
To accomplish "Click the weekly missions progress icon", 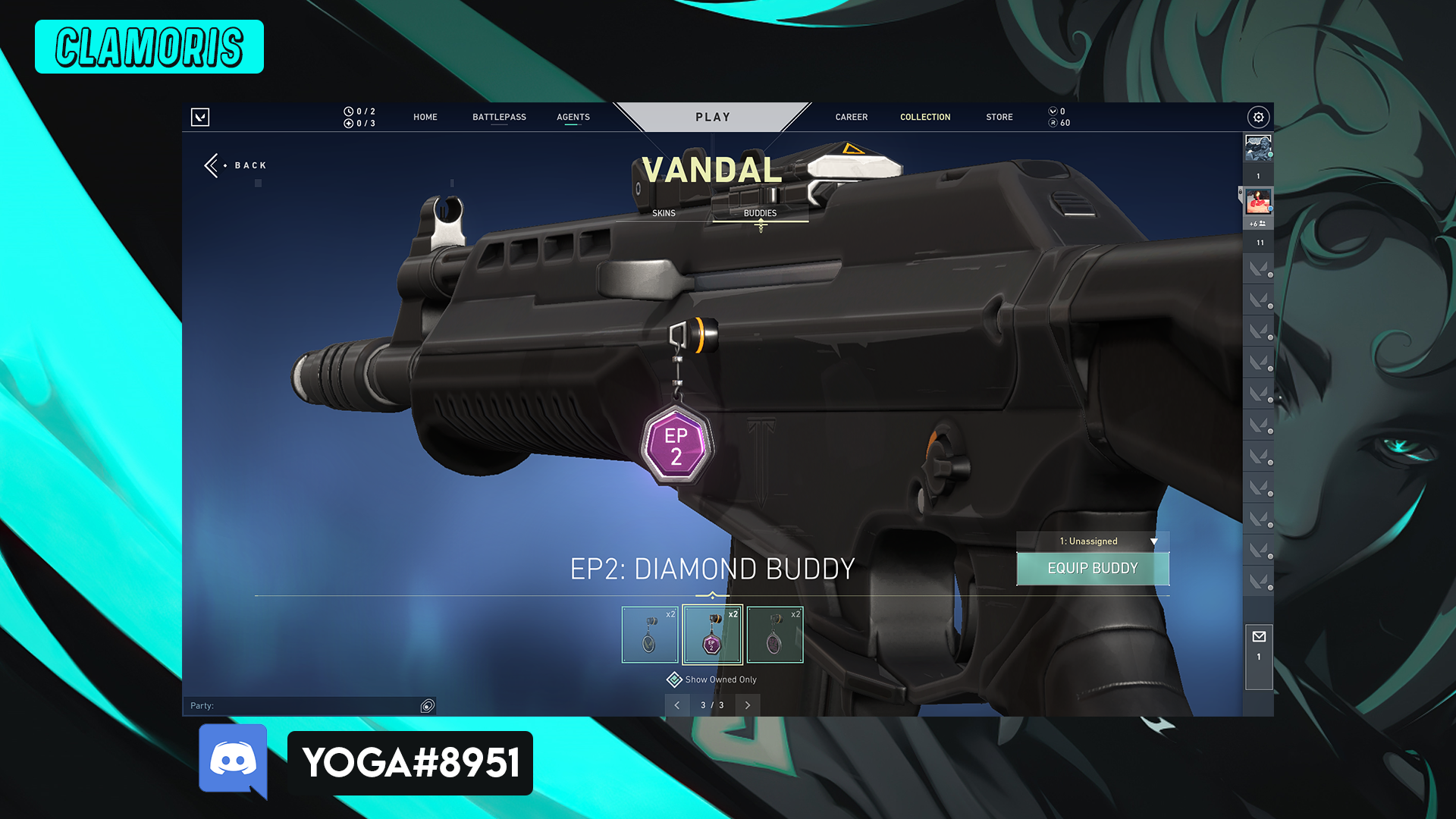I will (349, 123).
